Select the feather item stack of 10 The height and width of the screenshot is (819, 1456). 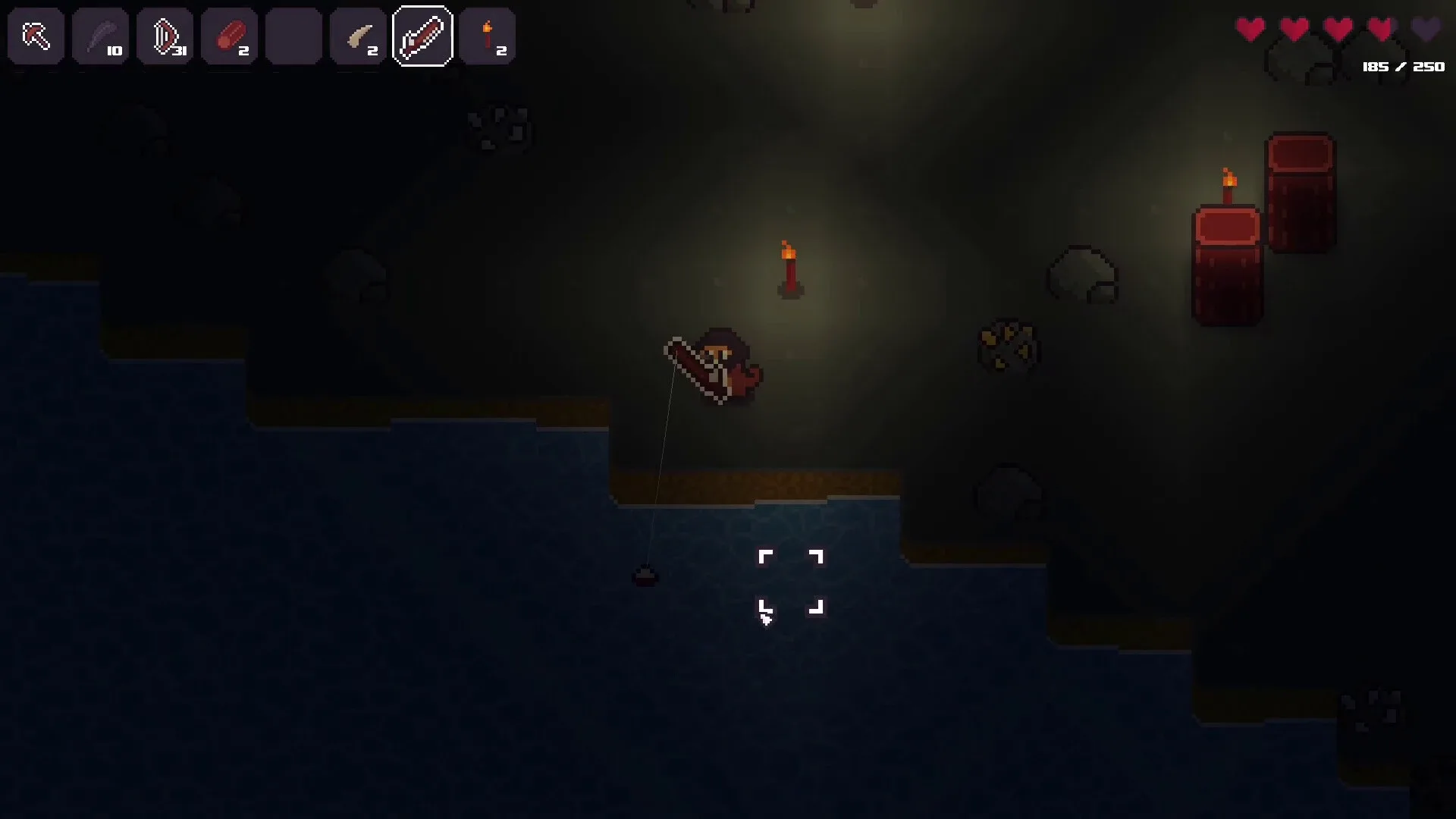coord(101,36)
